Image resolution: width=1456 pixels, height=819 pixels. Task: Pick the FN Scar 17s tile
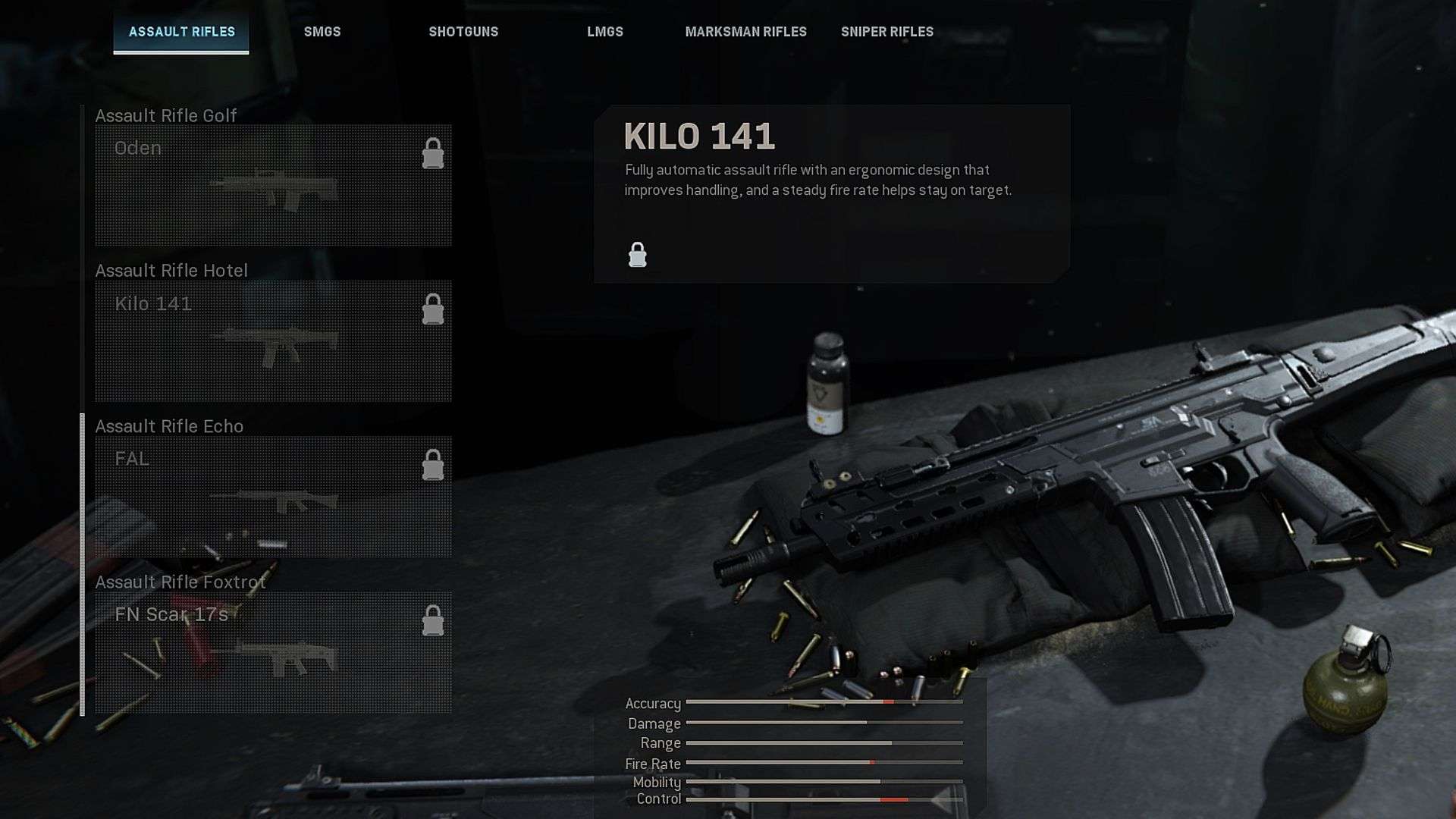273,651
